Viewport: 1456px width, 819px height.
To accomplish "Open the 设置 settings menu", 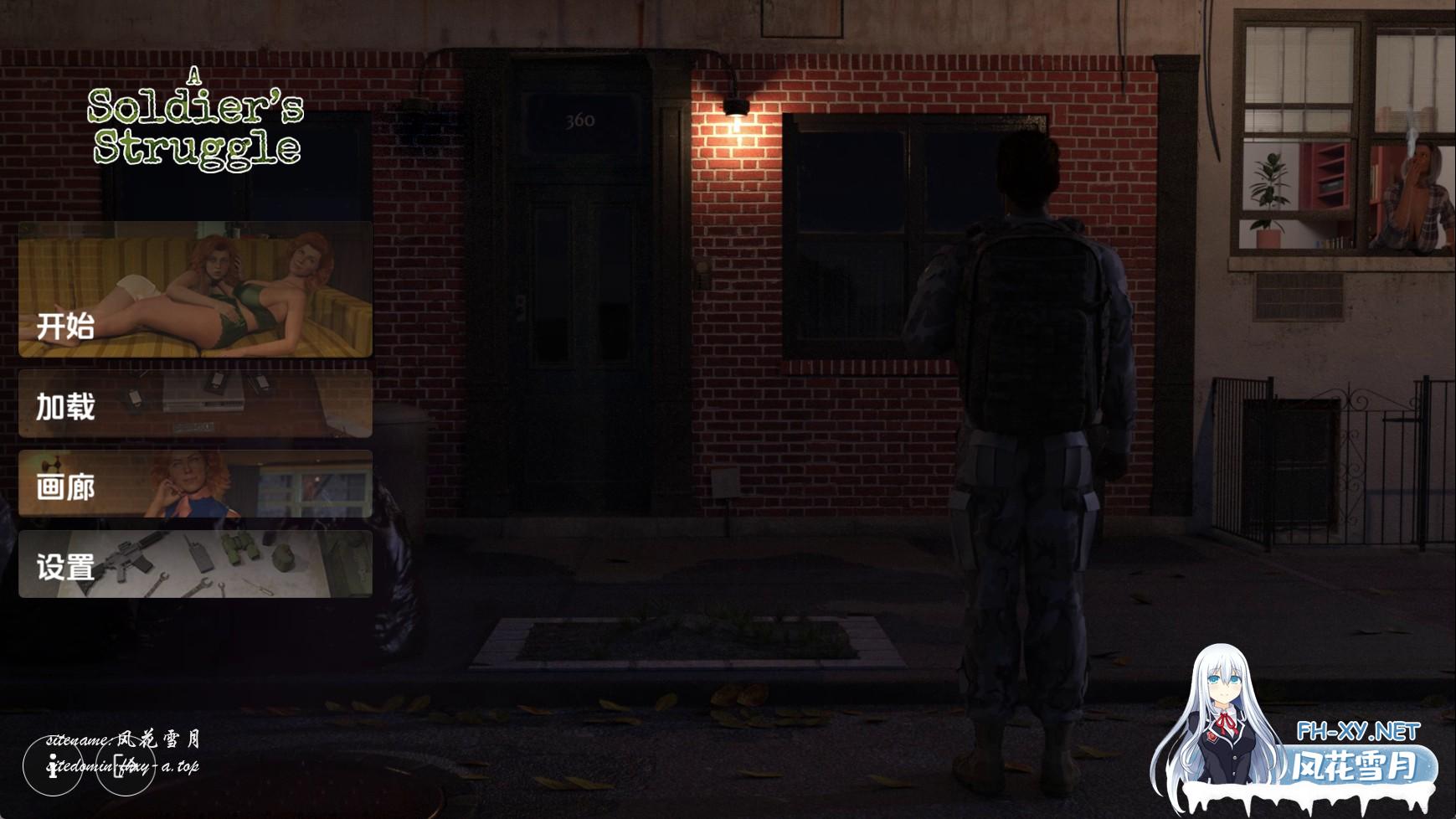I will (x=195, y=564).
